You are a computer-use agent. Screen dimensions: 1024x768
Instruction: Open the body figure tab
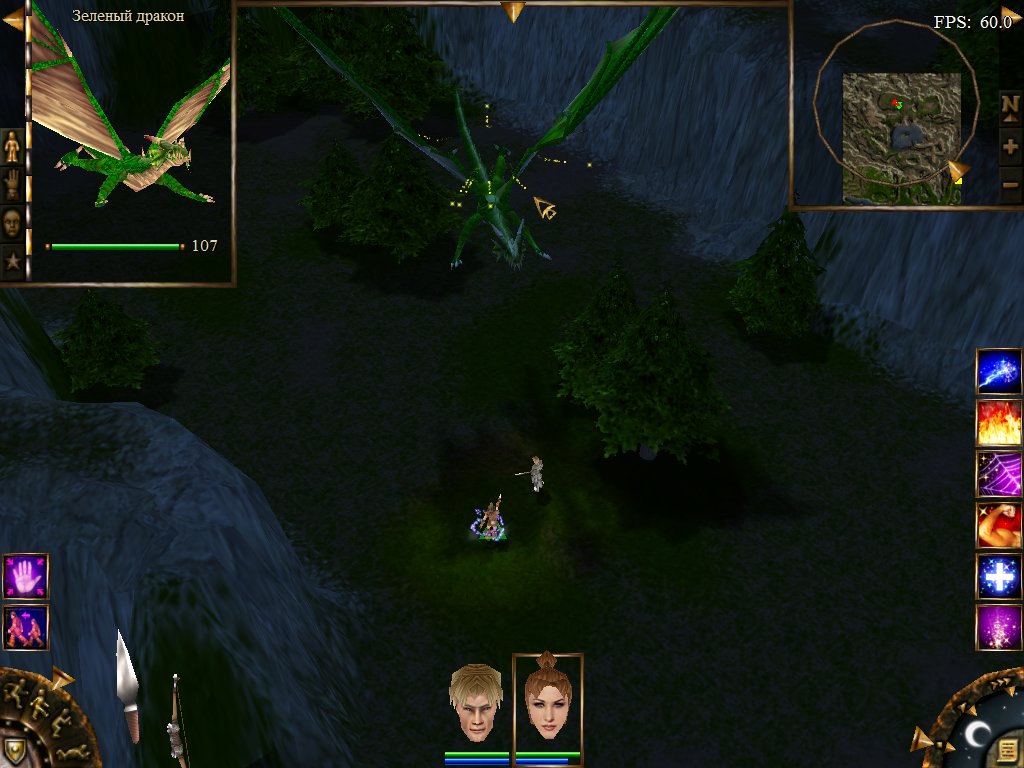12,146
